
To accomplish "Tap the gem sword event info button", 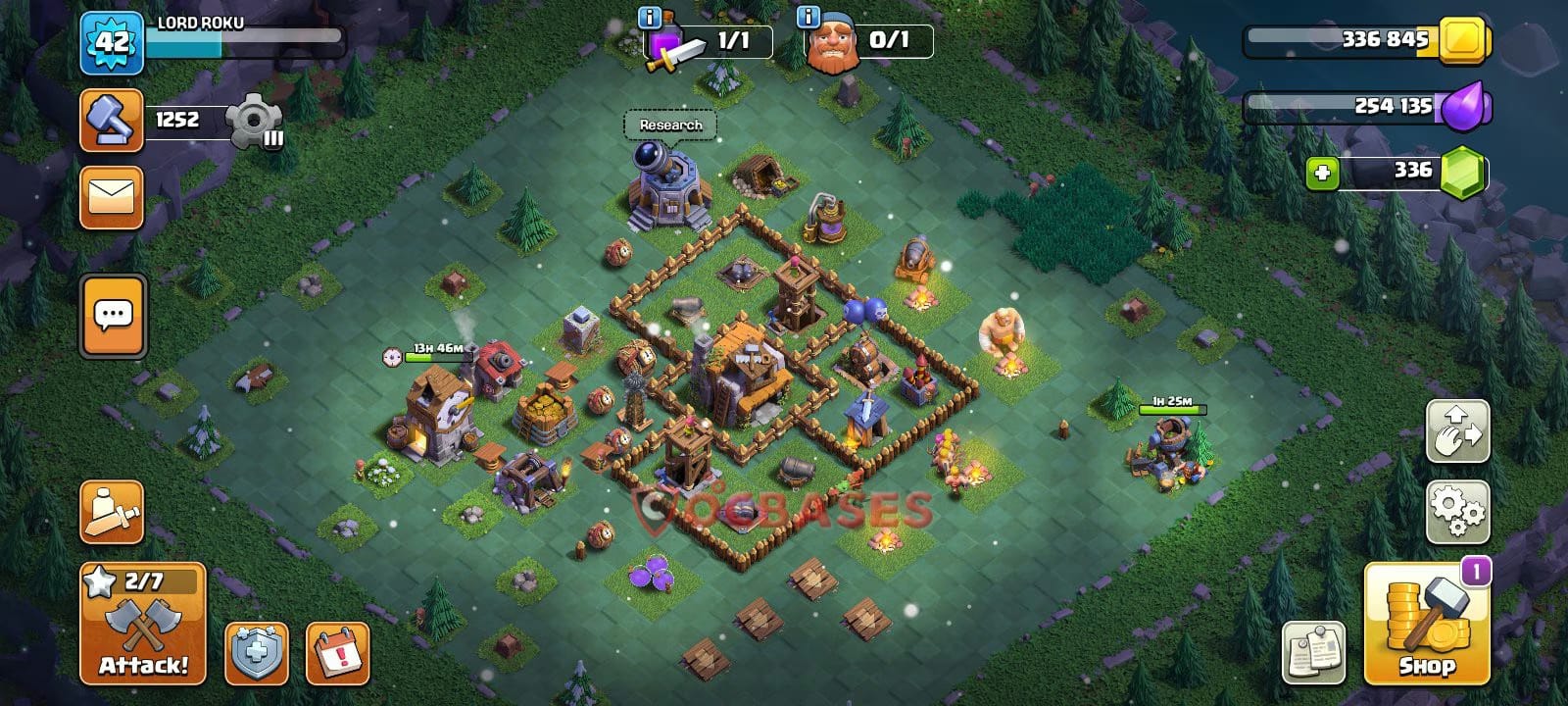I will (x=650, y=17).
